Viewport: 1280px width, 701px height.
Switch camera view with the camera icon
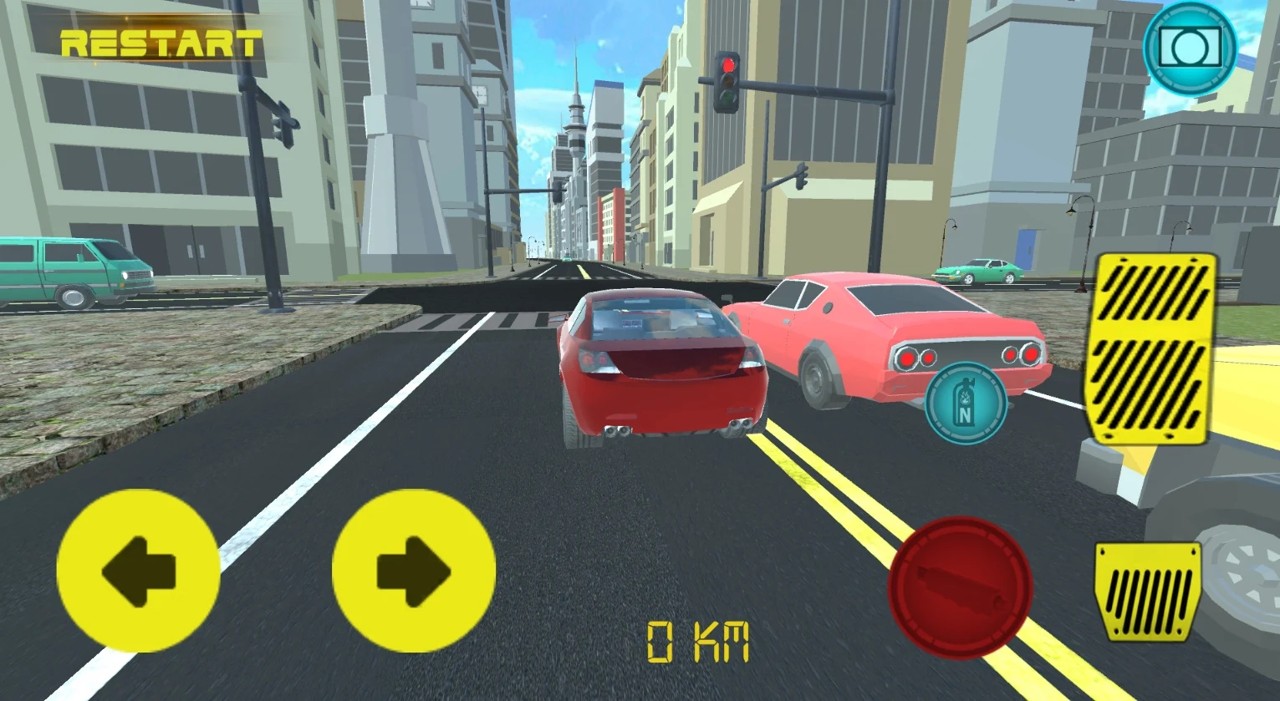(x=1189, y=48)
